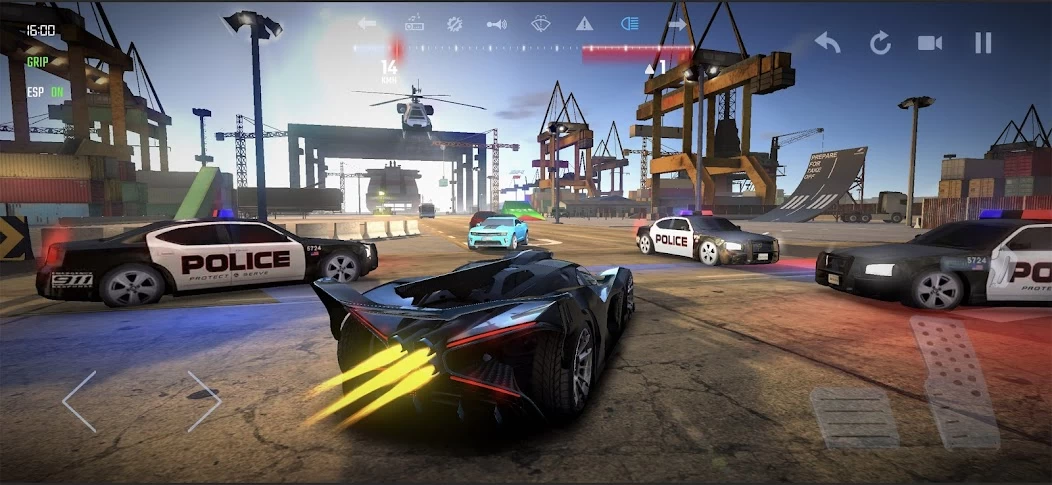
Task: Pause the game
Action: click(x=983, y=42)
